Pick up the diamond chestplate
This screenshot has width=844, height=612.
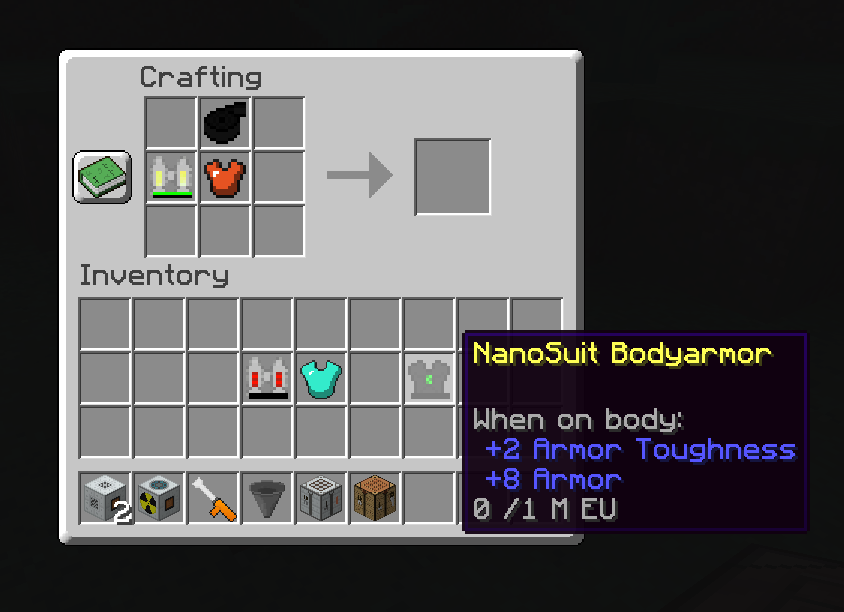(322, 379)
